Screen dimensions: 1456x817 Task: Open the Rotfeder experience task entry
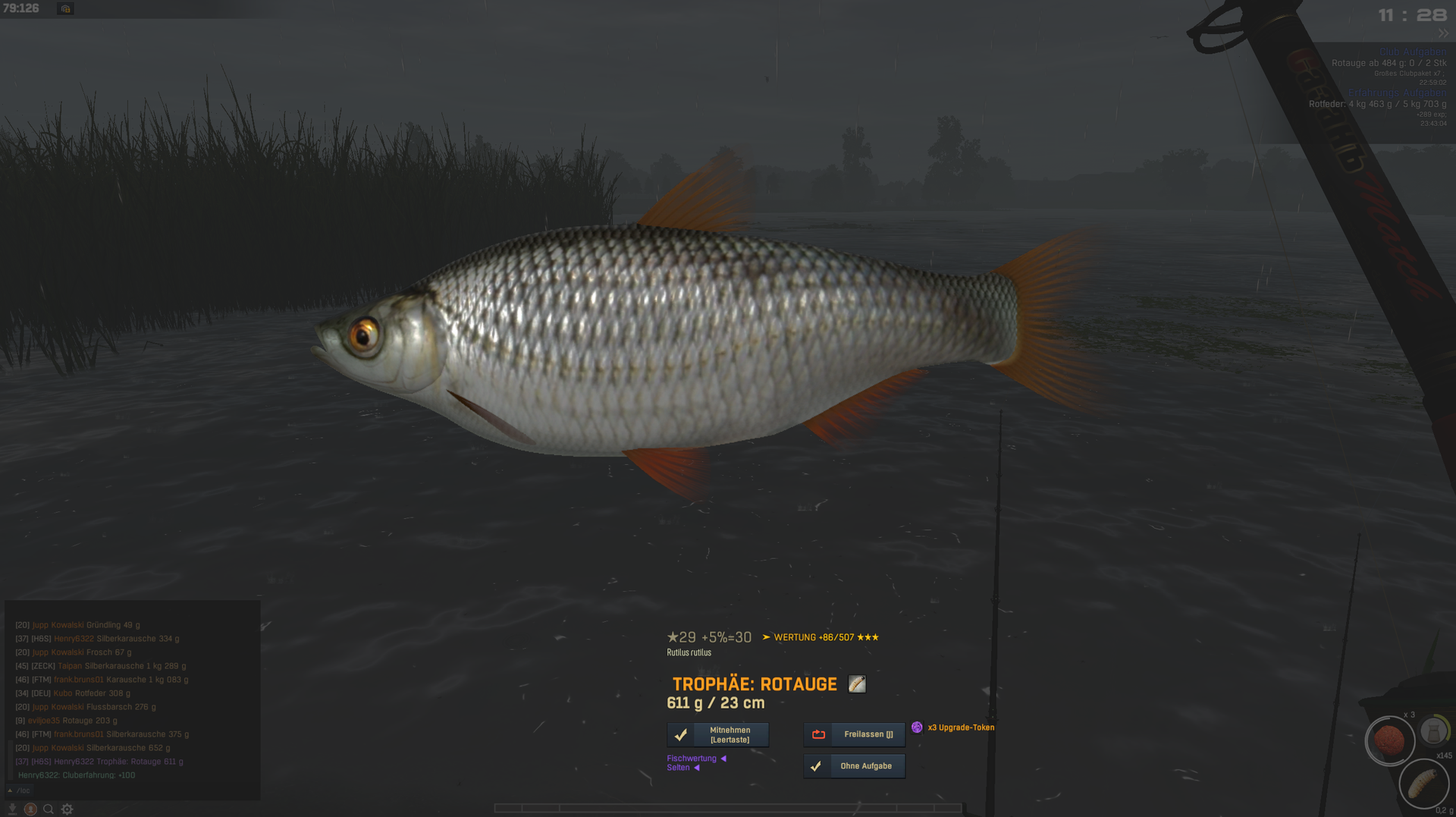pyautogui.click(x=1377, y=105)
